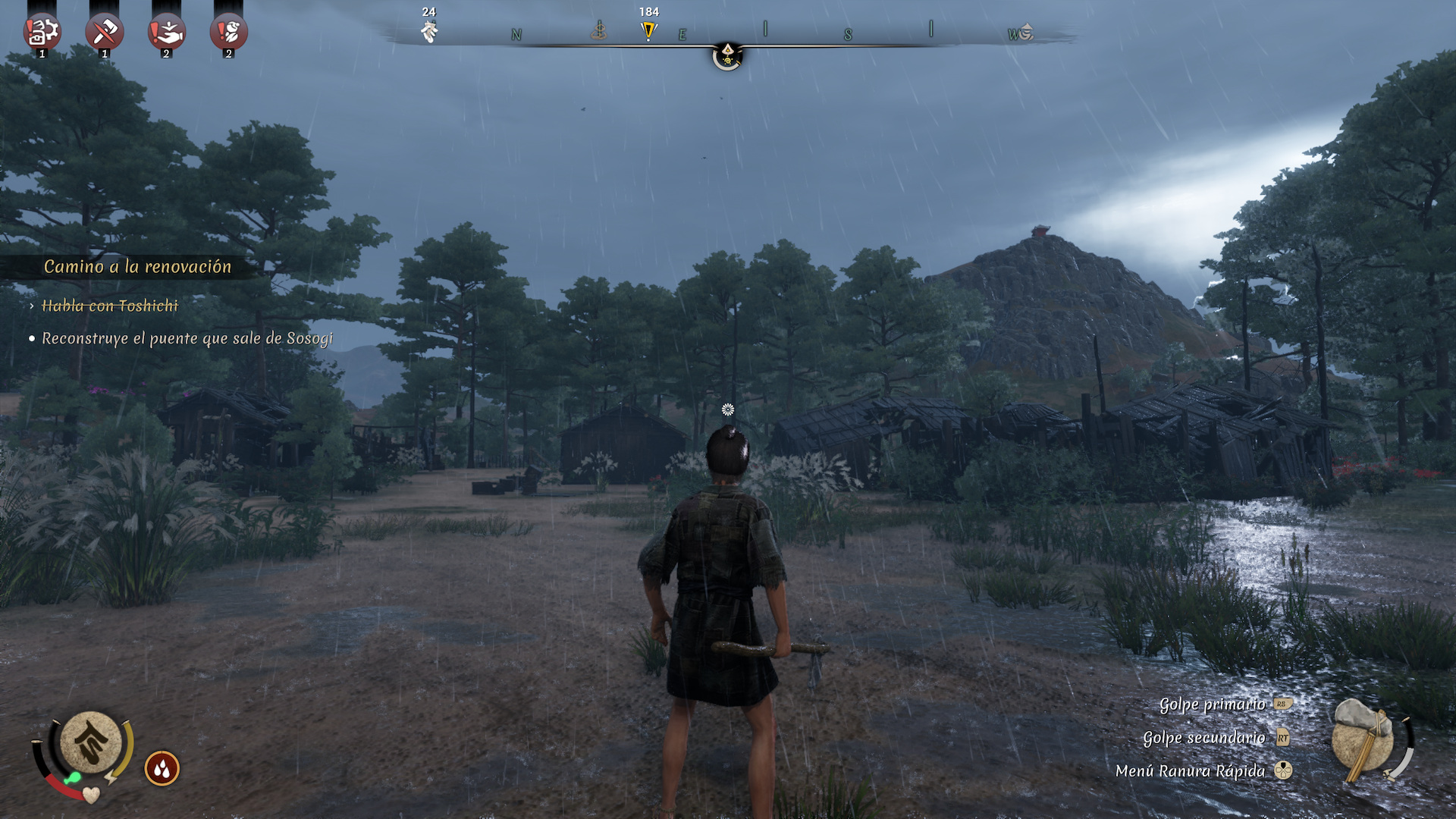Viewport: 1456px width, 819px height.
Task: Click the wet status raindrops icon
Action: 162,769
